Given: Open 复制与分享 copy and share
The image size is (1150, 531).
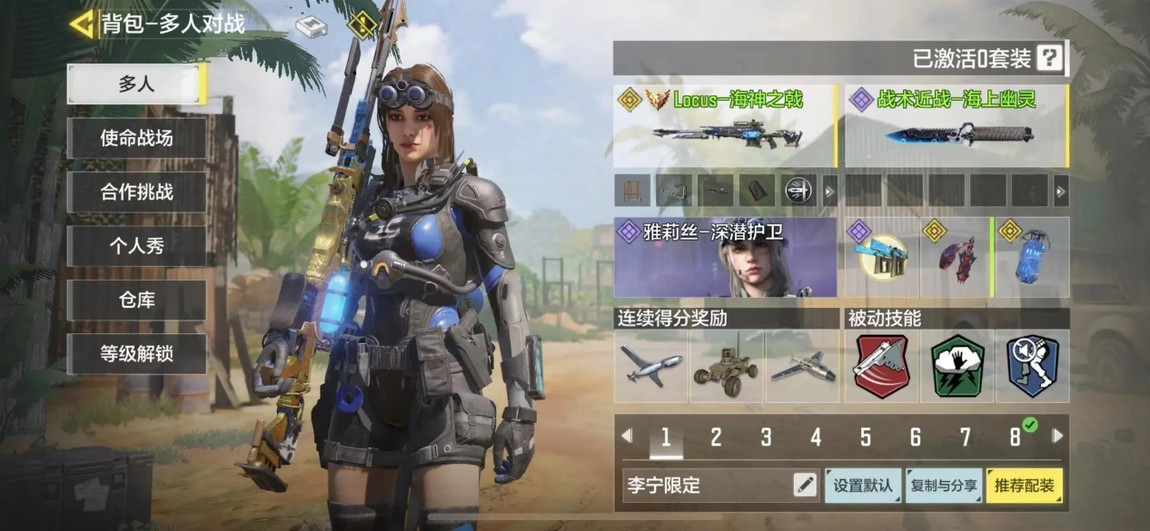Looking at the screenshot, I should (x=943, y=486).
